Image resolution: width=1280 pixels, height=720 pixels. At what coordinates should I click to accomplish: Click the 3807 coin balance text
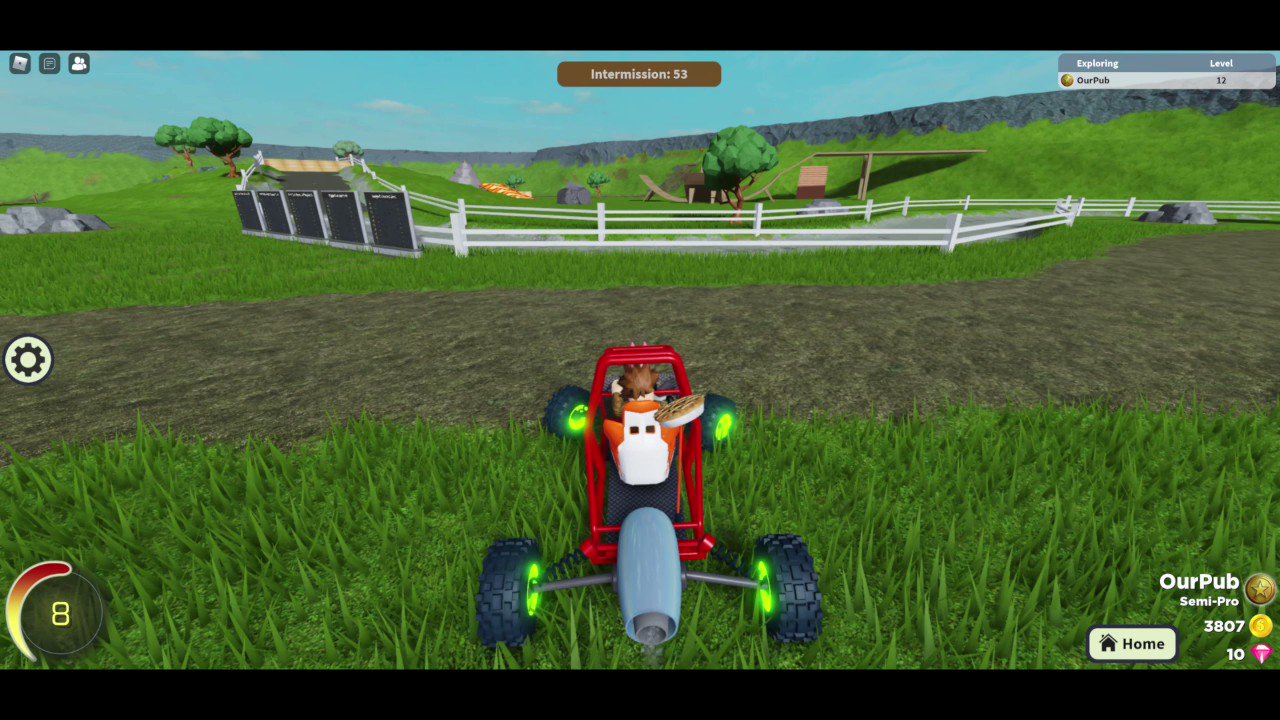(x=1222, y=626)
